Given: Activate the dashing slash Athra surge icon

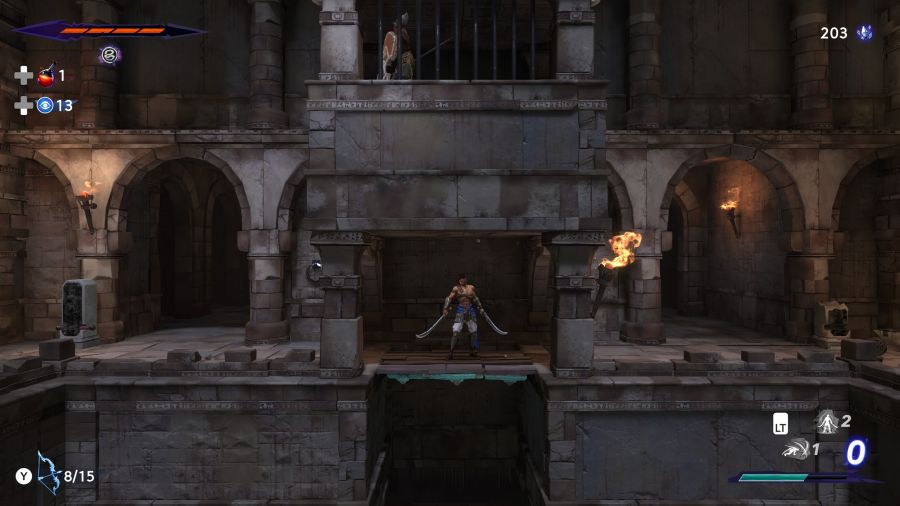Looking at the screenshot, I should 796,450.
